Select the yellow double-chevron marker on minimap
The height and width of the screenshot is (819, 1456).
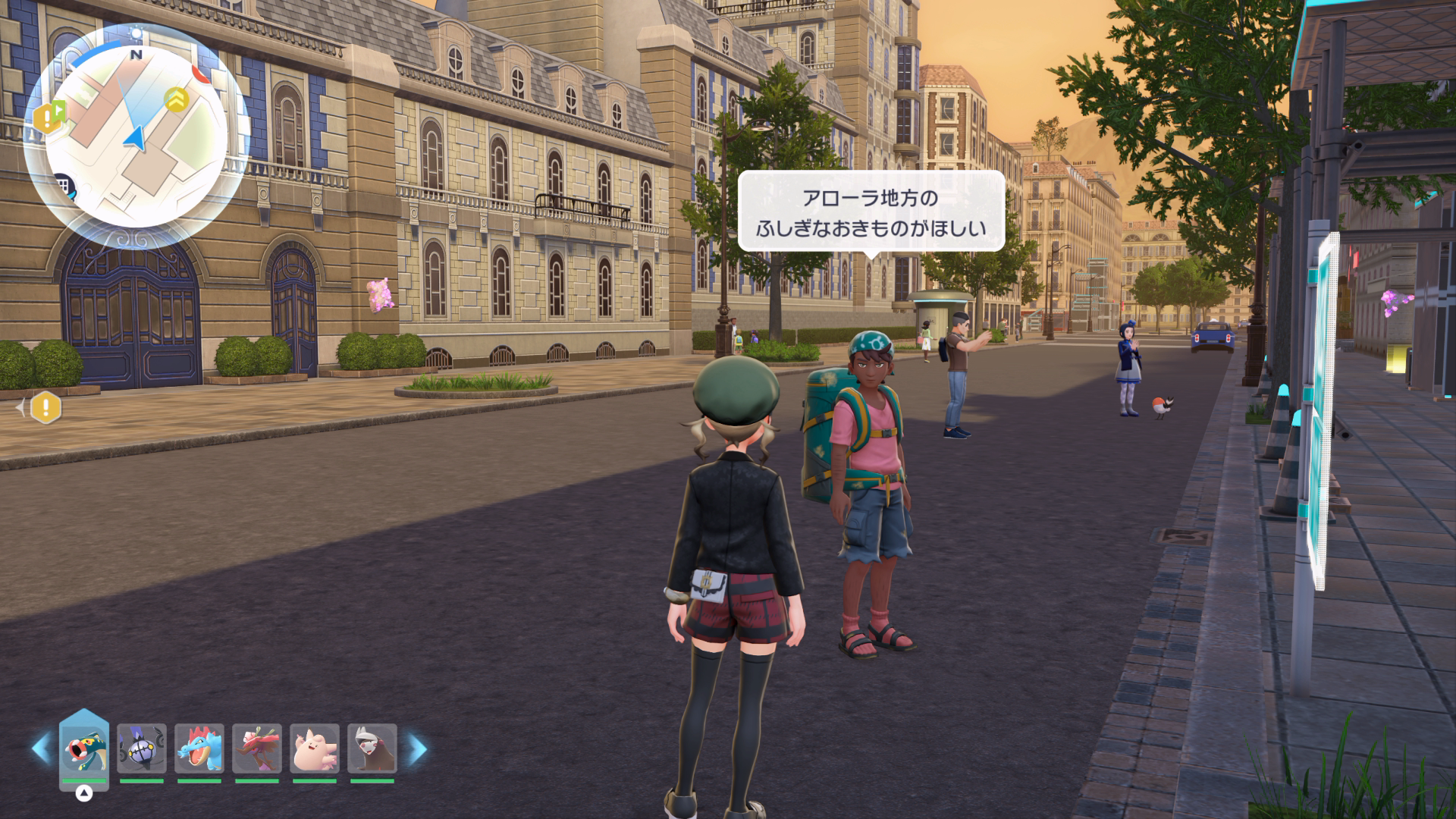tap(177, 99)
